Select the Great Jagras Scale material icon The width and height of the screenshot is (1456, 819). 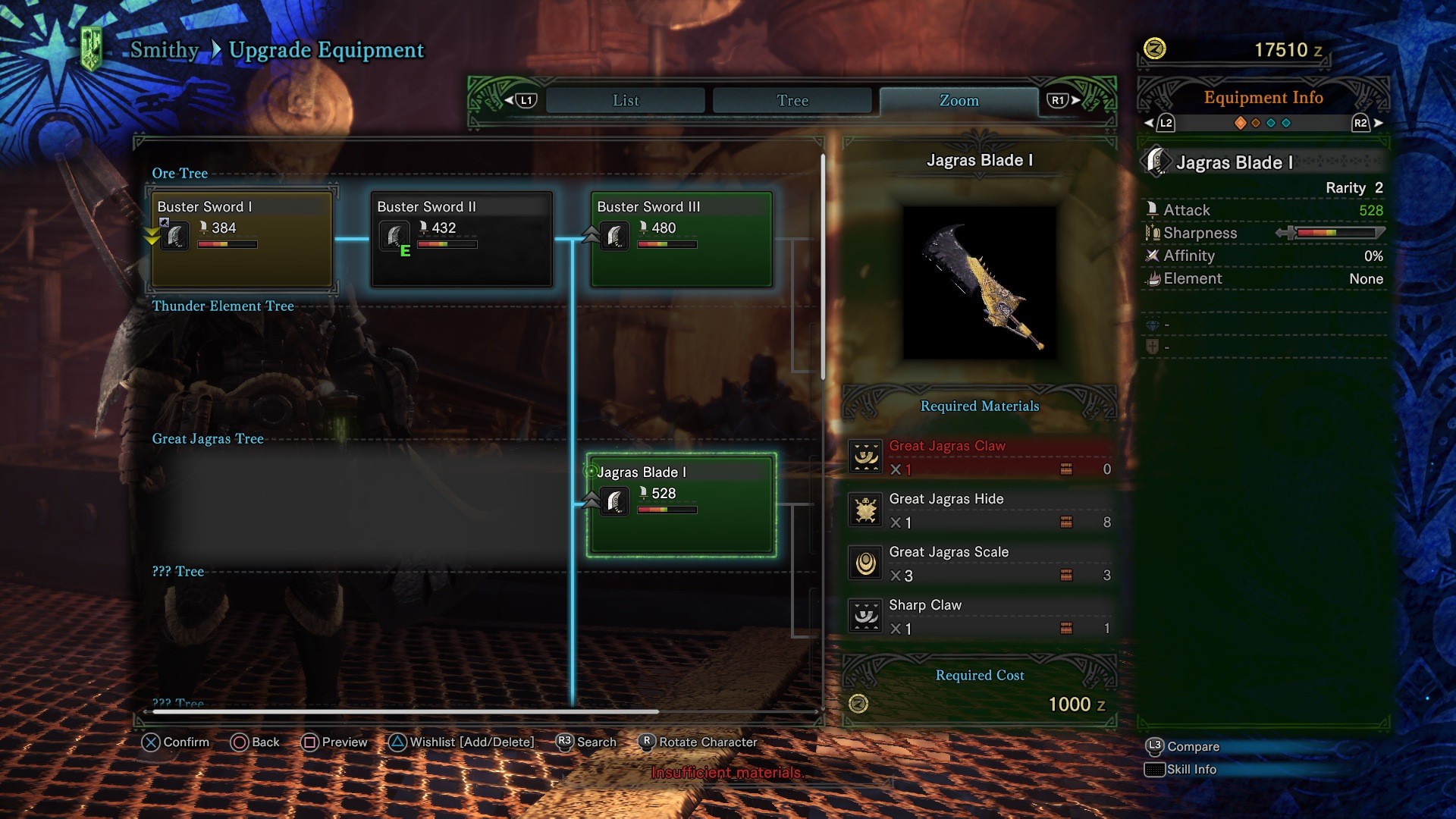coord(867,563)
